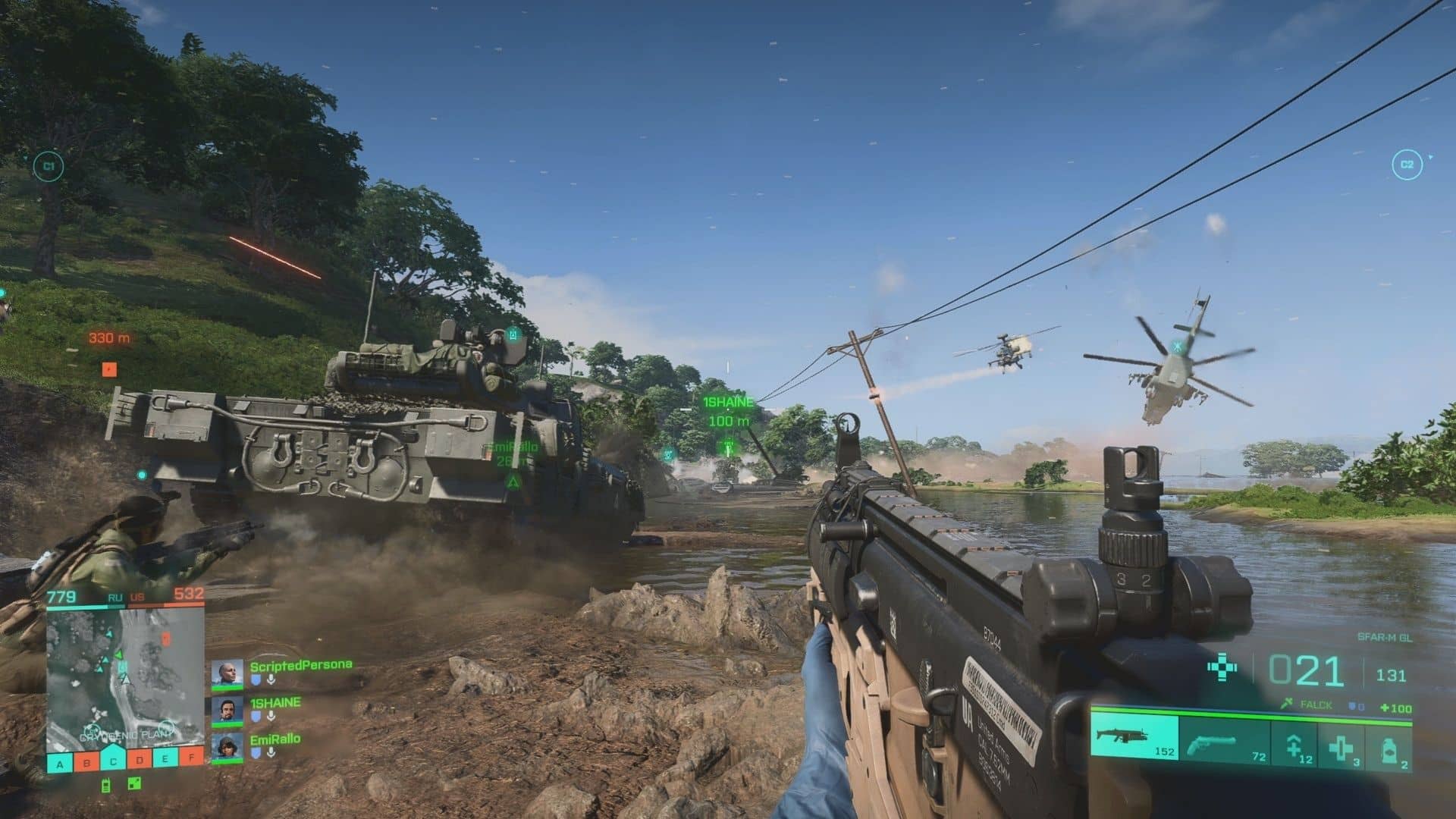Image resolution: width=1456 pixels, height=819 pixels.
Task: Select objective B flag tile
Action: coord(86,762)
